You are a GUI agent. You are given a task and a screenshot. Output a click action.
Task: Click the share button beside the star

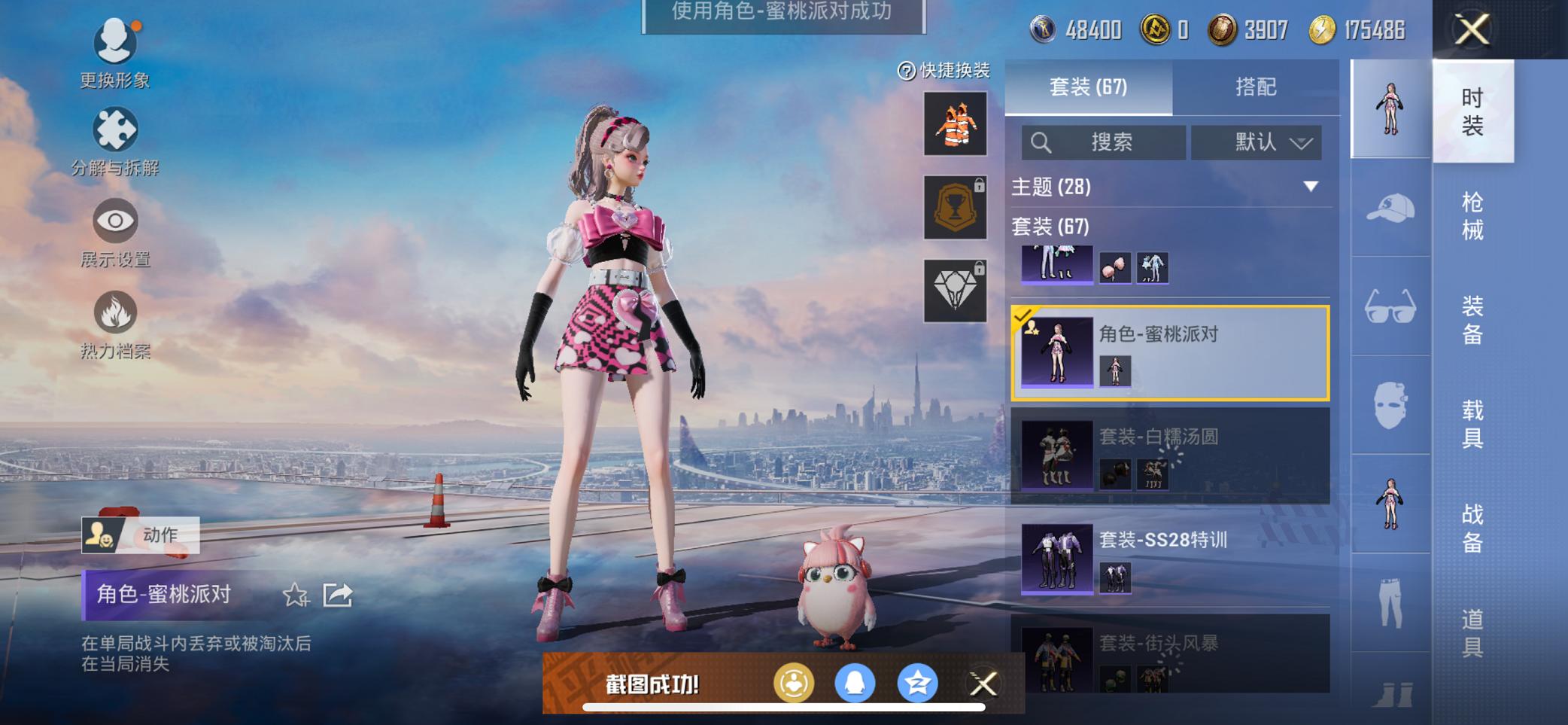(x=337, y=596)
